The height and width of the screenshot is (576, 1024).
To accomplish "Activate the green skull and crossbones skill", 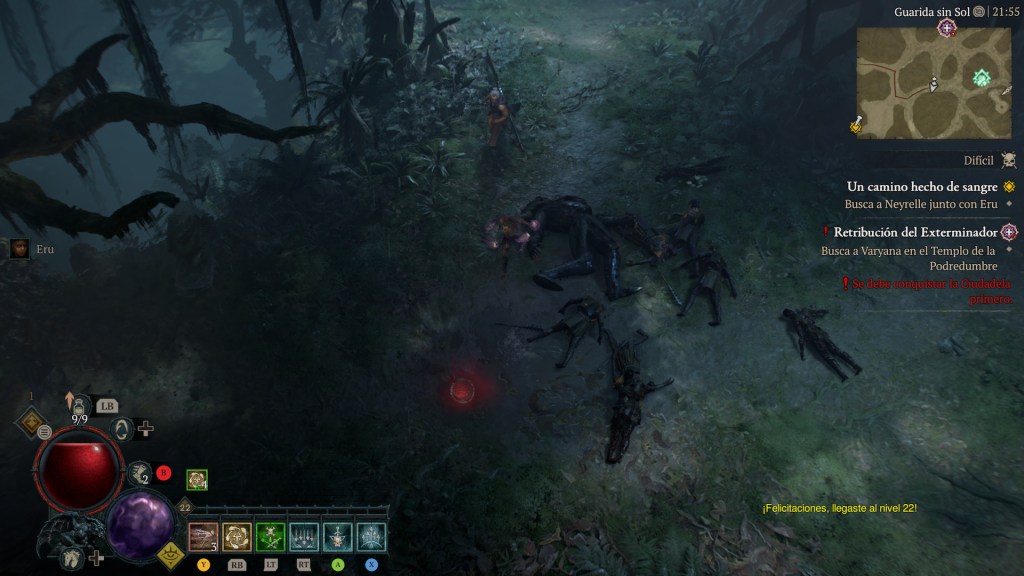I will [270, 537].
